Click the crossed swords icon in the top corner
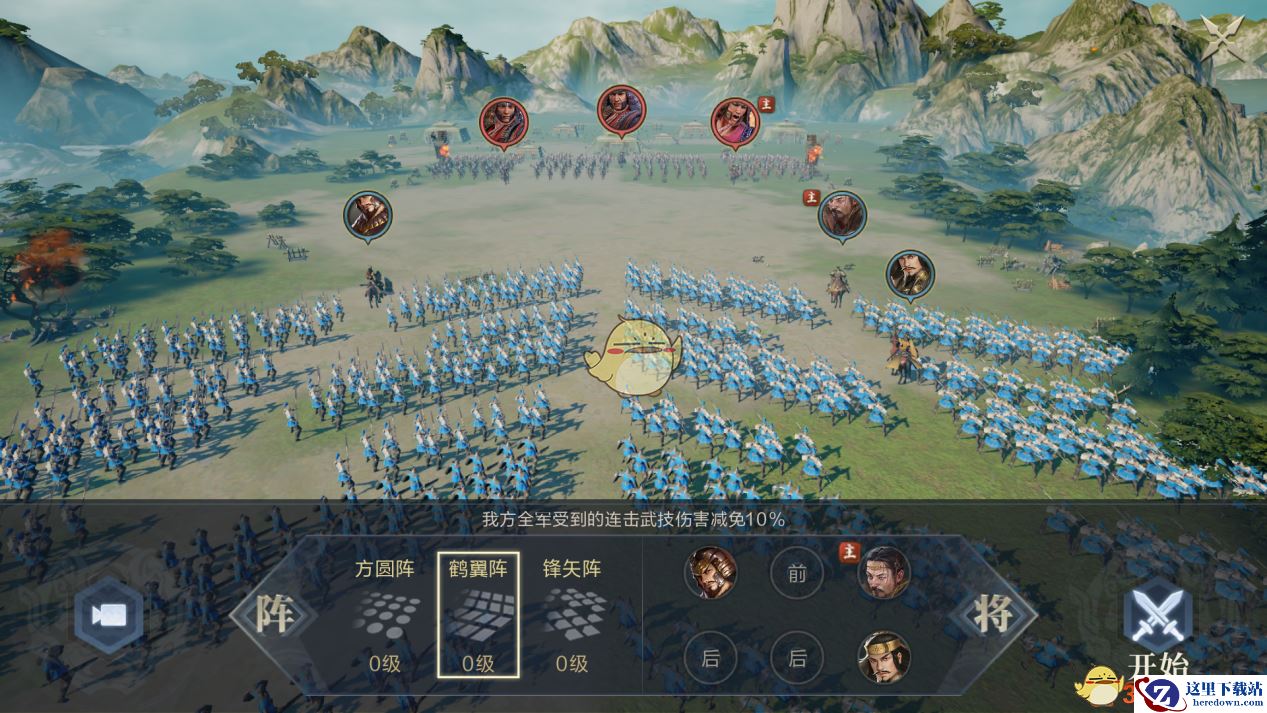Viewport: 1267px width, 713px height. coord(1222,37)
